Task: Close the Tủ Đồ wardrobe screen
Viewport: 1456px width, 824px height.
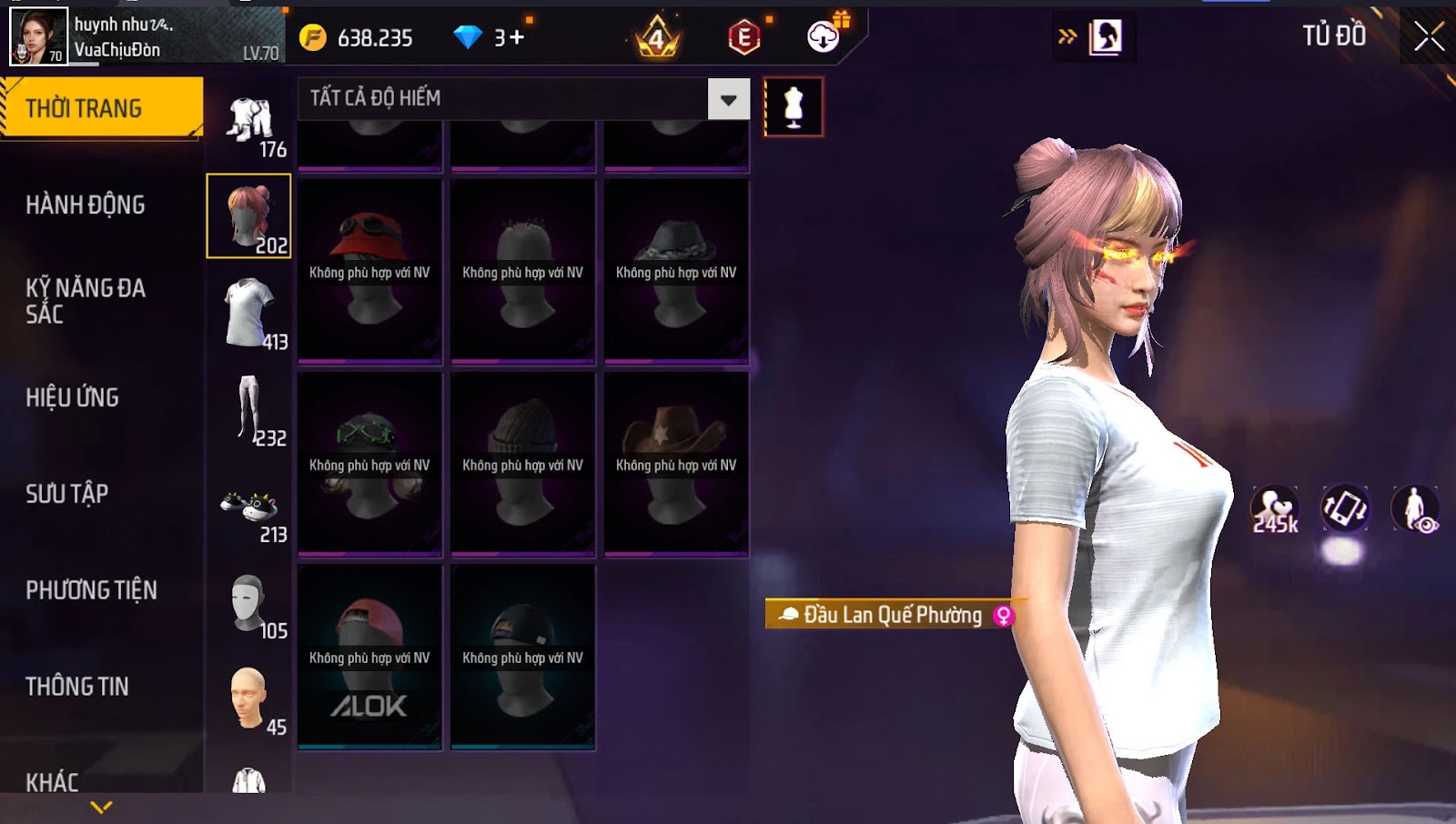Action: coord(1428,36)
